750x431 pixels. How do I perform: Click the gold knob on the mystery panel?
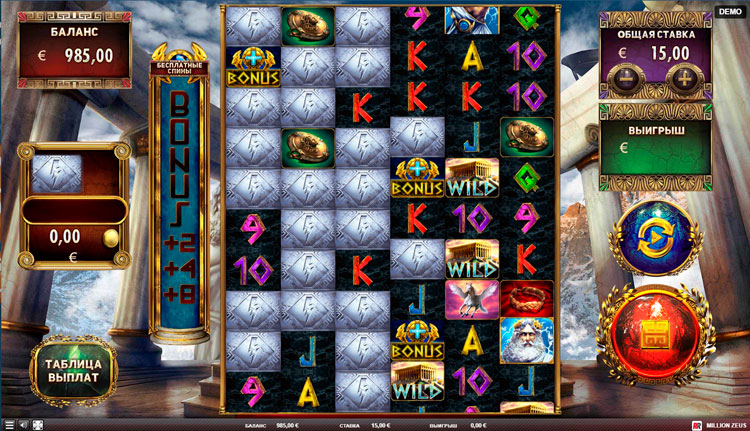113,238
